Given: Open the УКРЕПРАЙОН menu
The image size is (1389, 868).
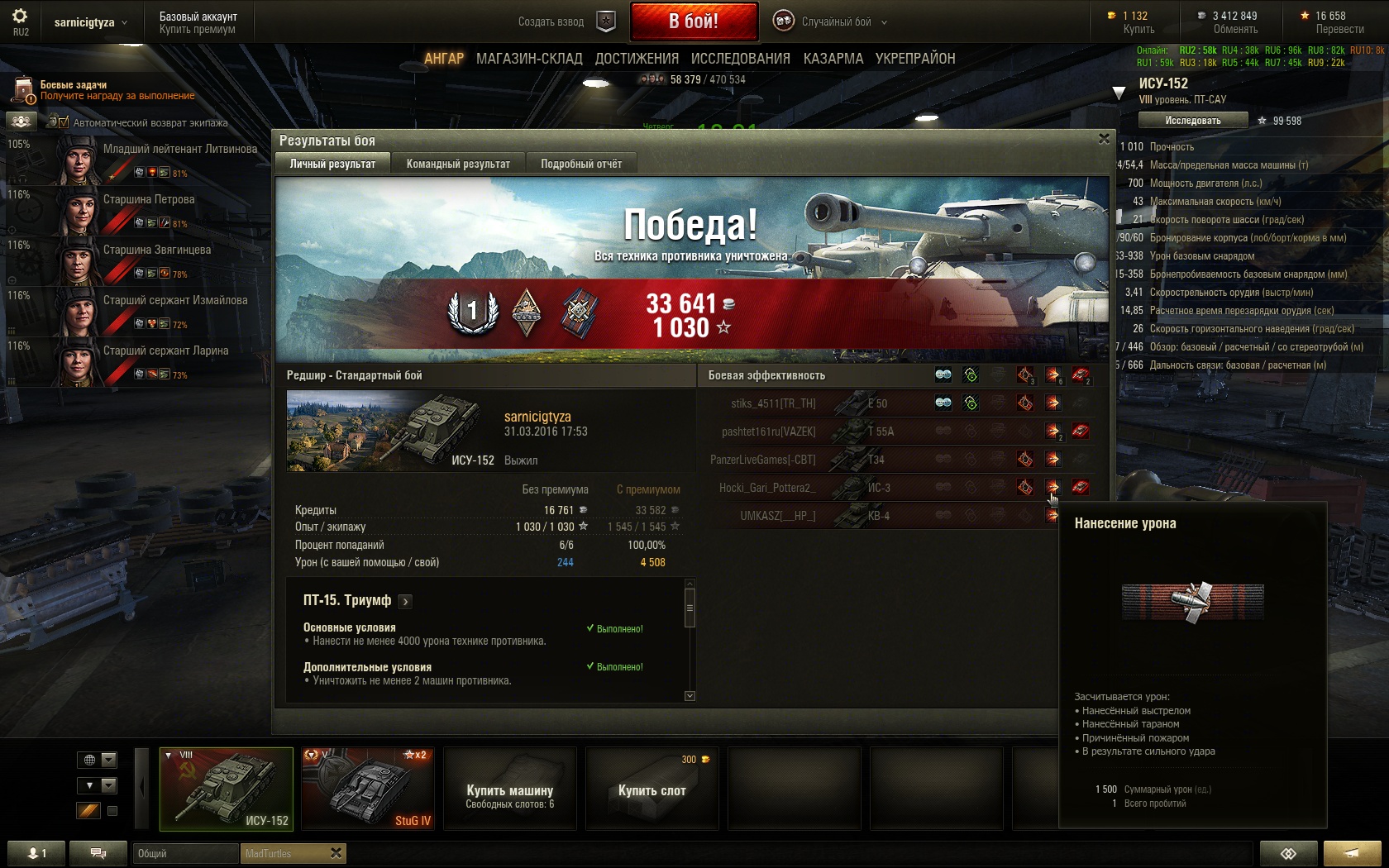Looking at the screenshot, I should (915, 59).
